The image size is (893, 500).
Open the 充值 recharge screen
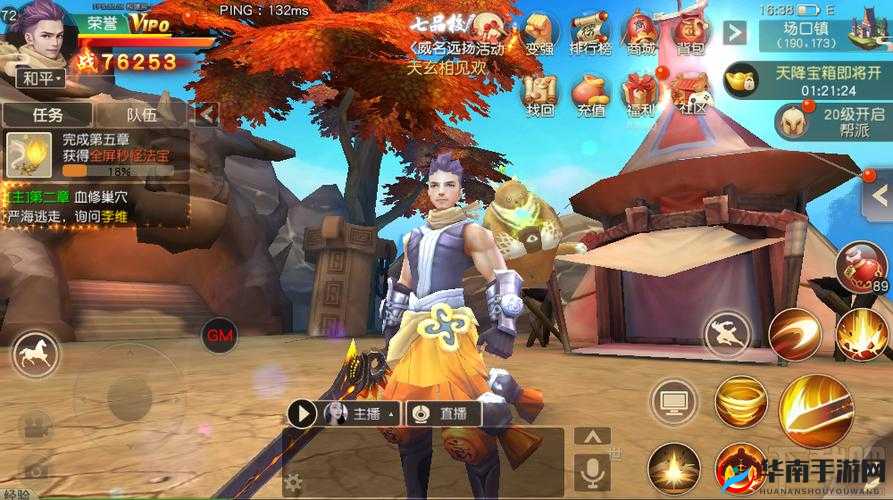click(589, 95)
